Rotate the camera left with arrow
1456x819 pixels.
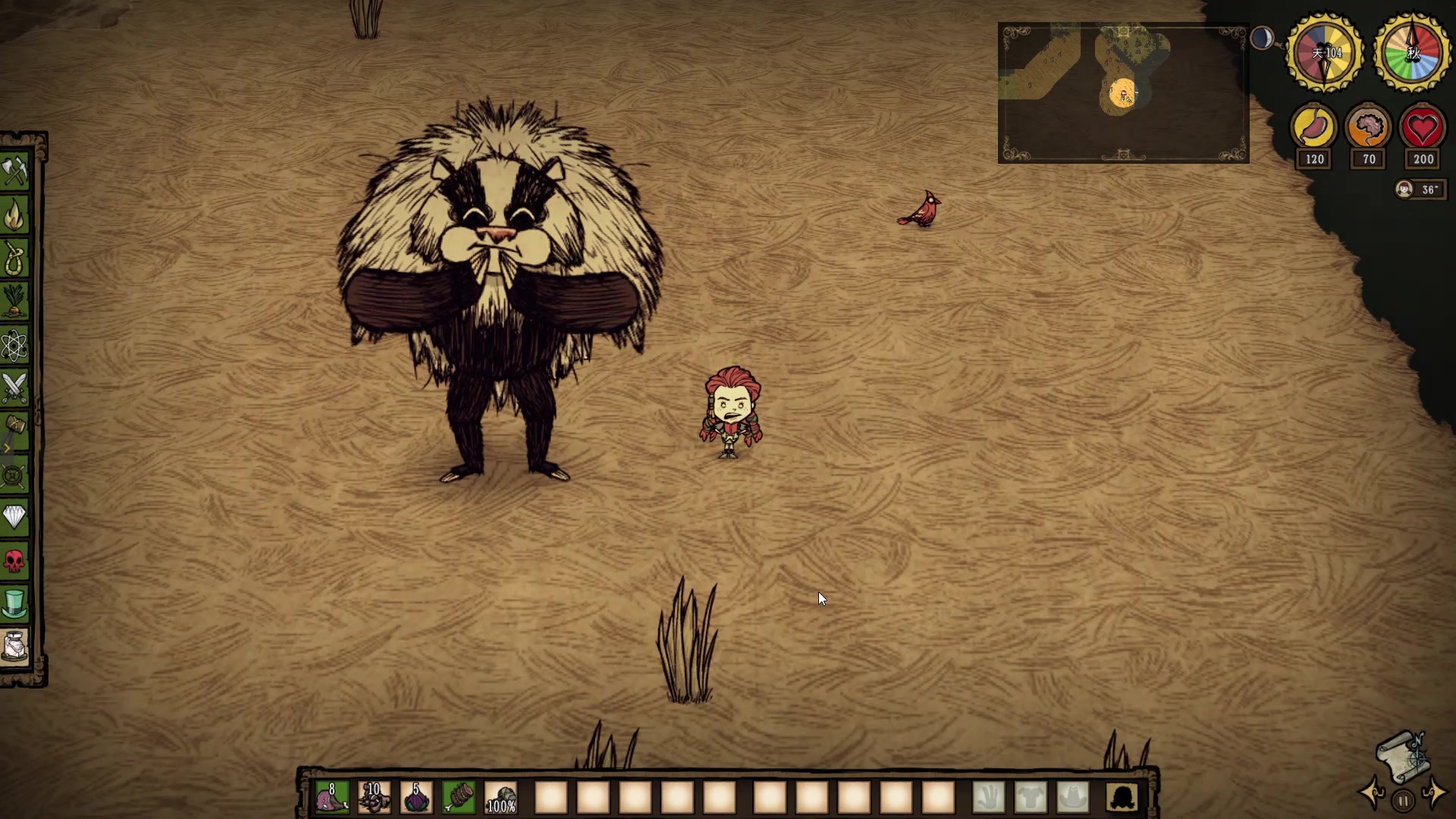click(1373, 792)
